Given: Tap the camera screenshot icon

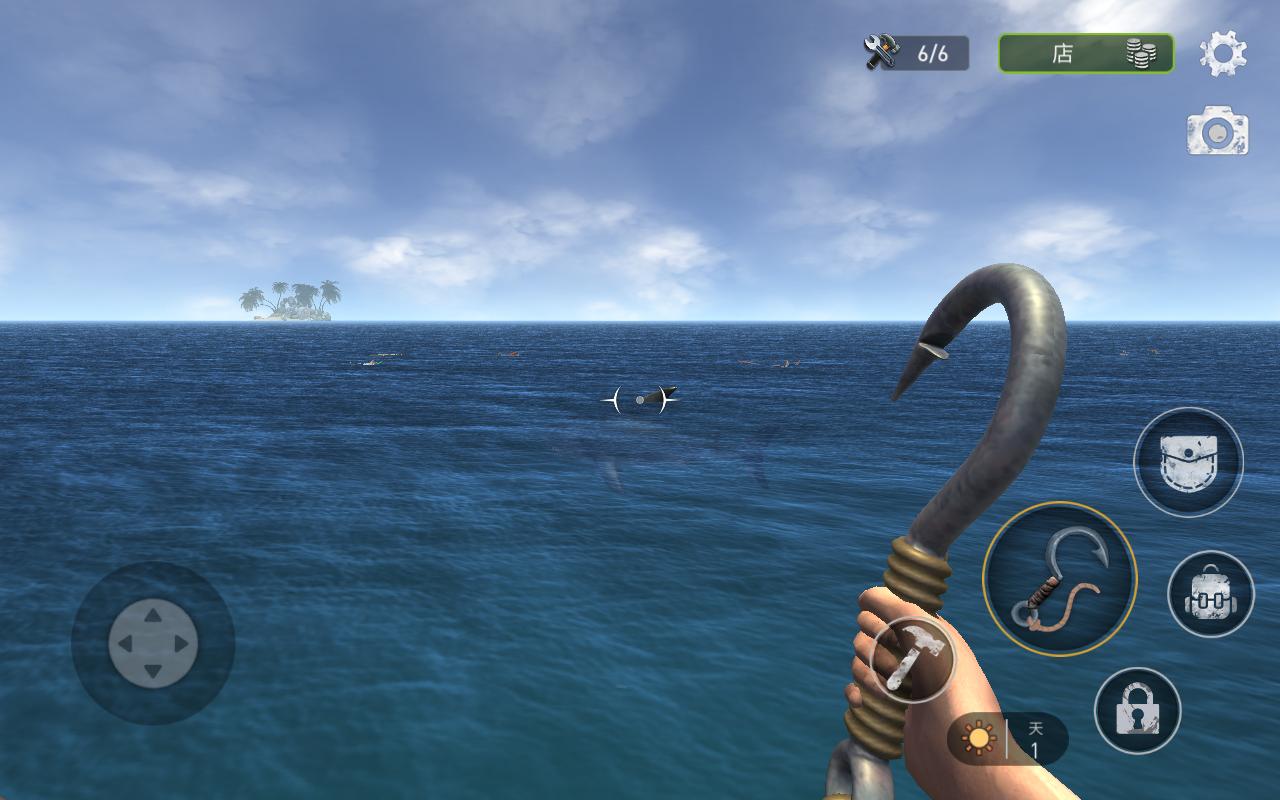Looking at the screenshot, I should [1217, 132].
